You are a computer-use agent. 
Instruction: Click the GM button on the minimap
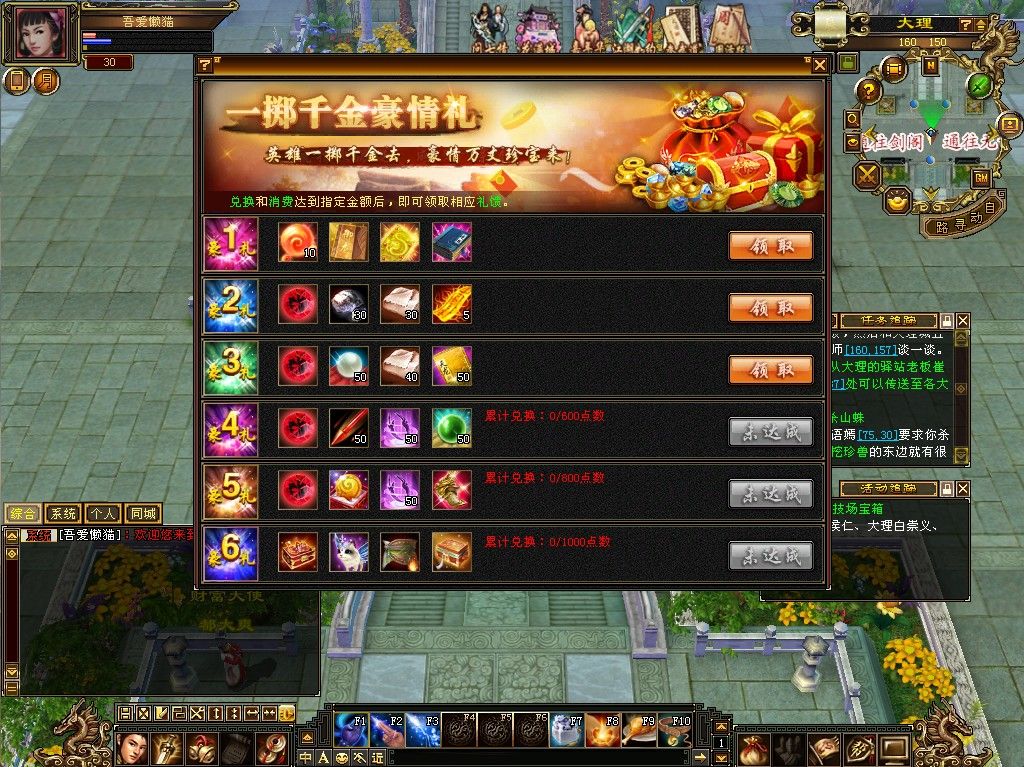coord(981,177)
